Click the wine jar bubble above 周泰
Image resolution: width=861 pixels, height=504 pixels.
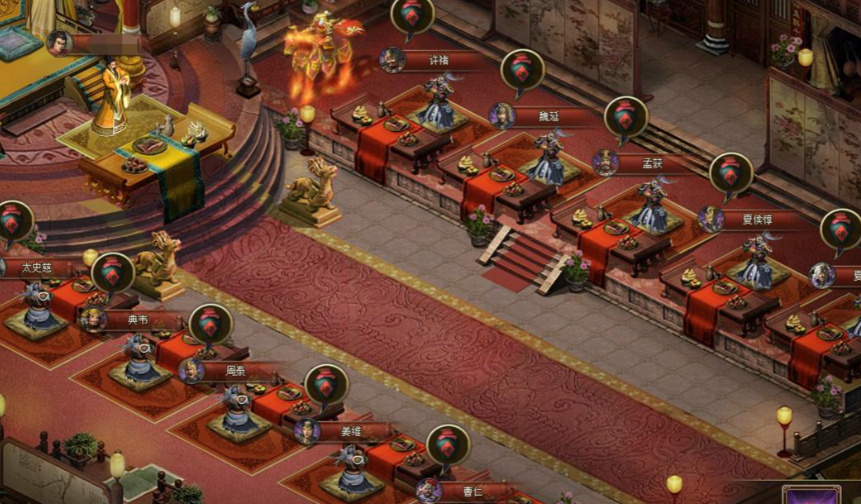pos(211,325)
